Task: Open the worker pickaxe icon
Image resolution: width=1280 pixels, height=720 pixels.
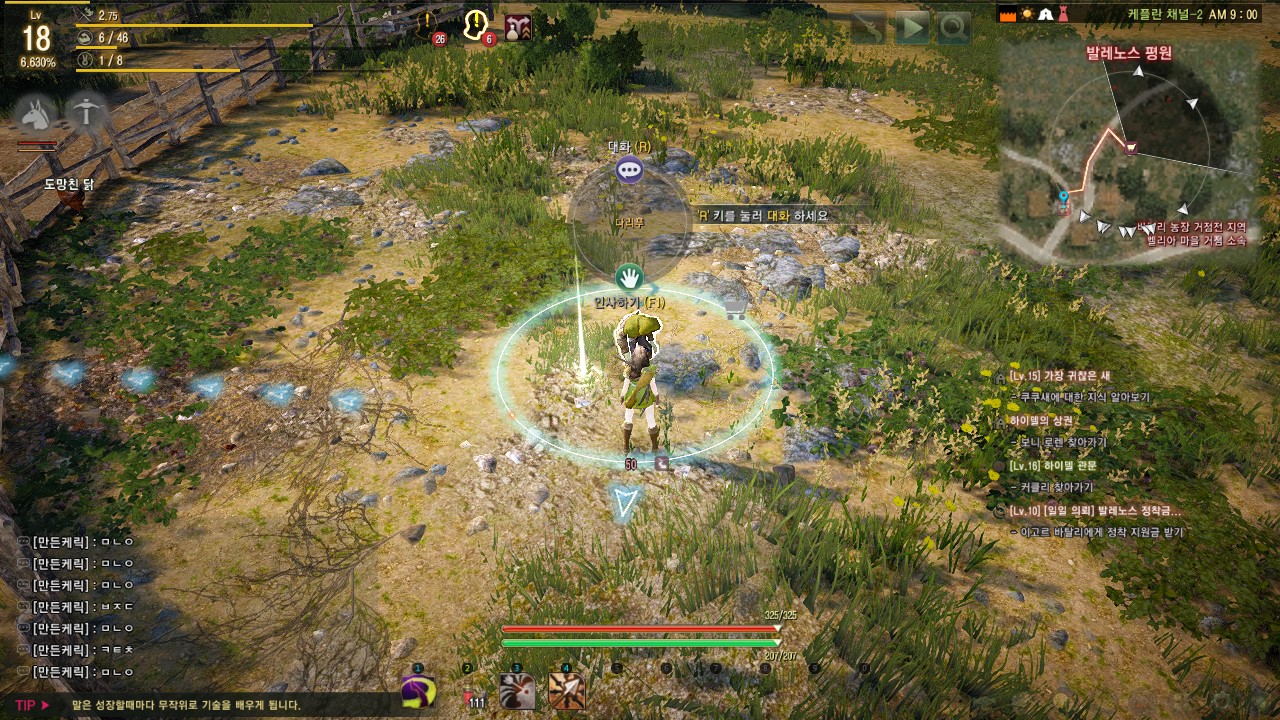Action: [x=88, y=114]
